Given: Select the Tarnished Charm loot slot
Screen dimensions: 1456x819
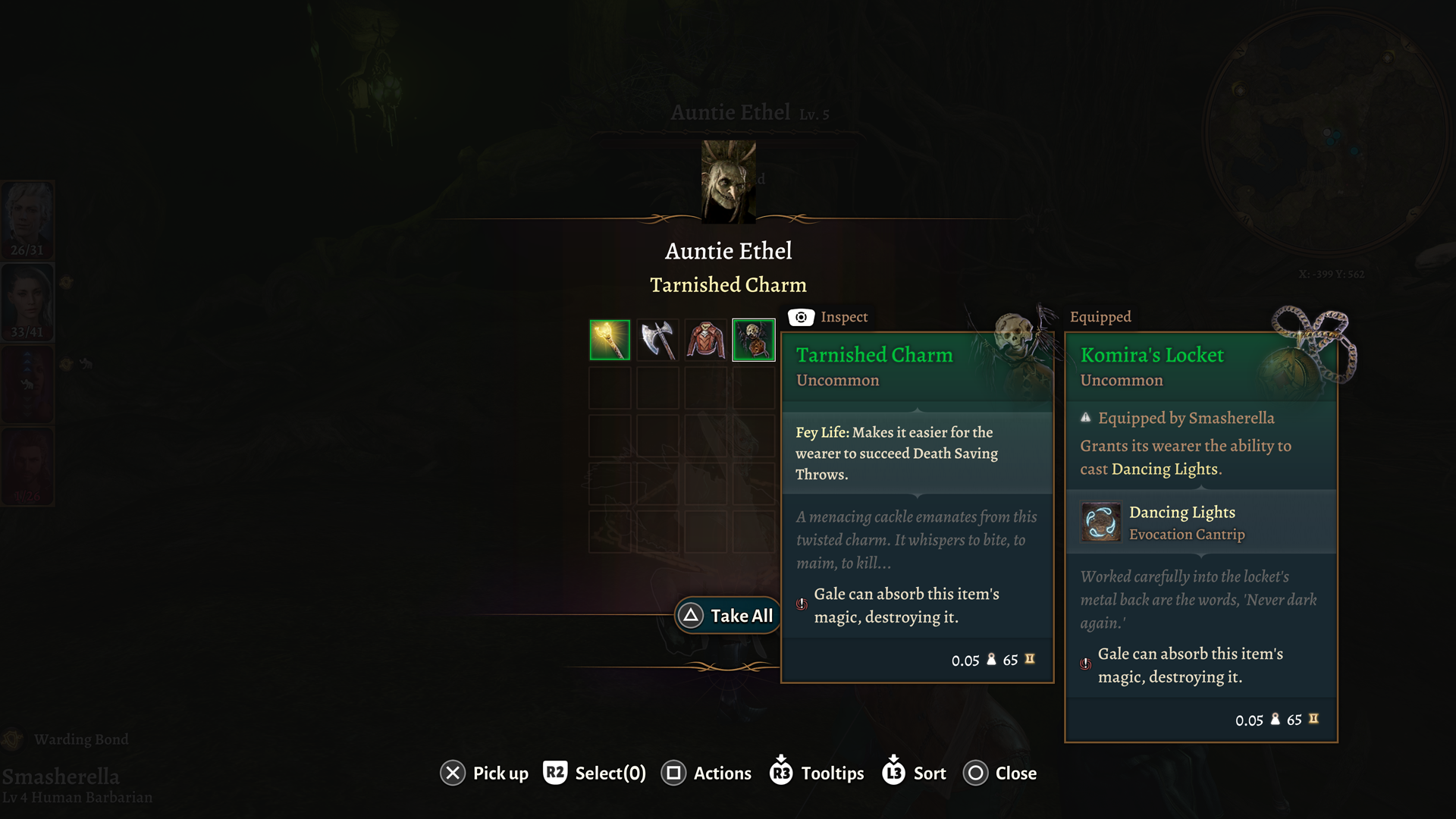Looking at the screenshot, I should coord(753,340).
